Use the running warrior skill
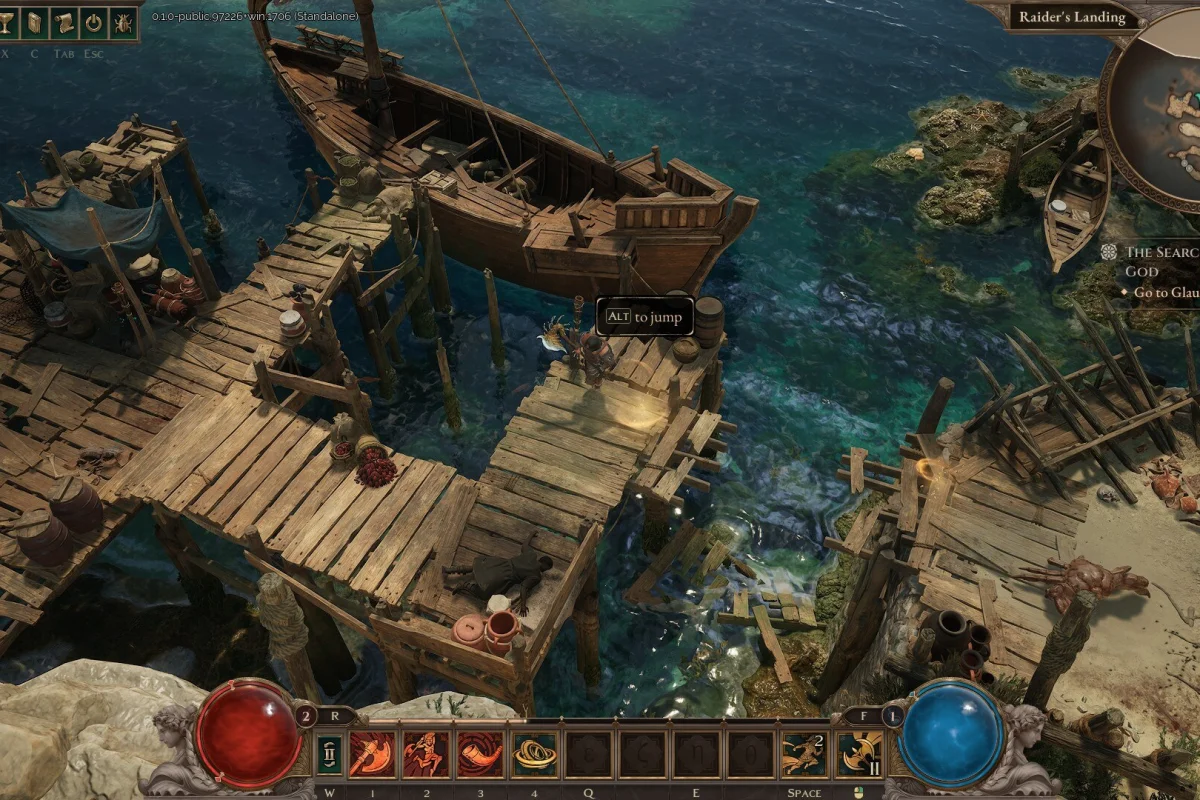Screen dimensions: 1200x800 (x=426, y=754)
